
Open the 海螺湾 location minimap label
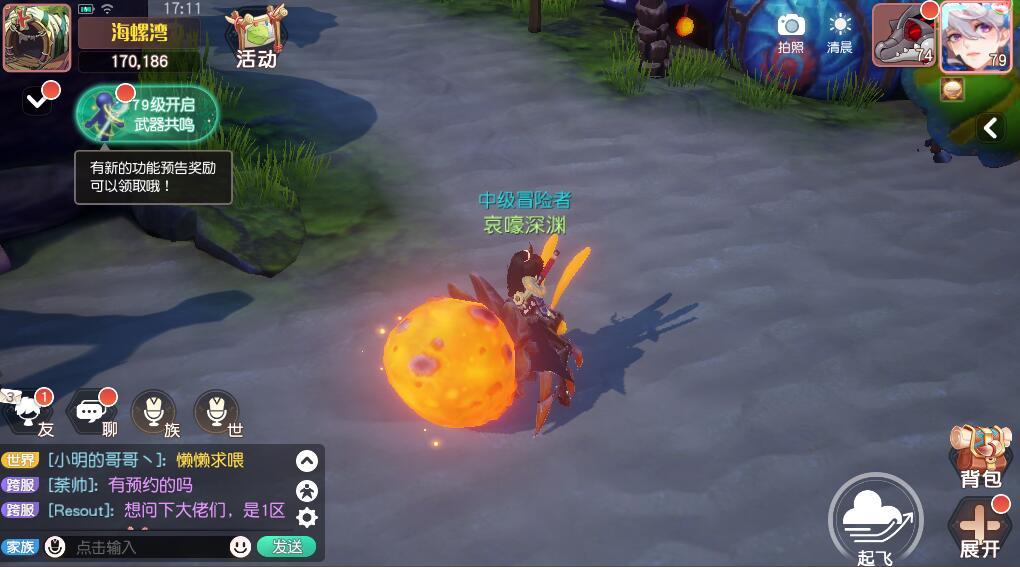pos(139,33)
